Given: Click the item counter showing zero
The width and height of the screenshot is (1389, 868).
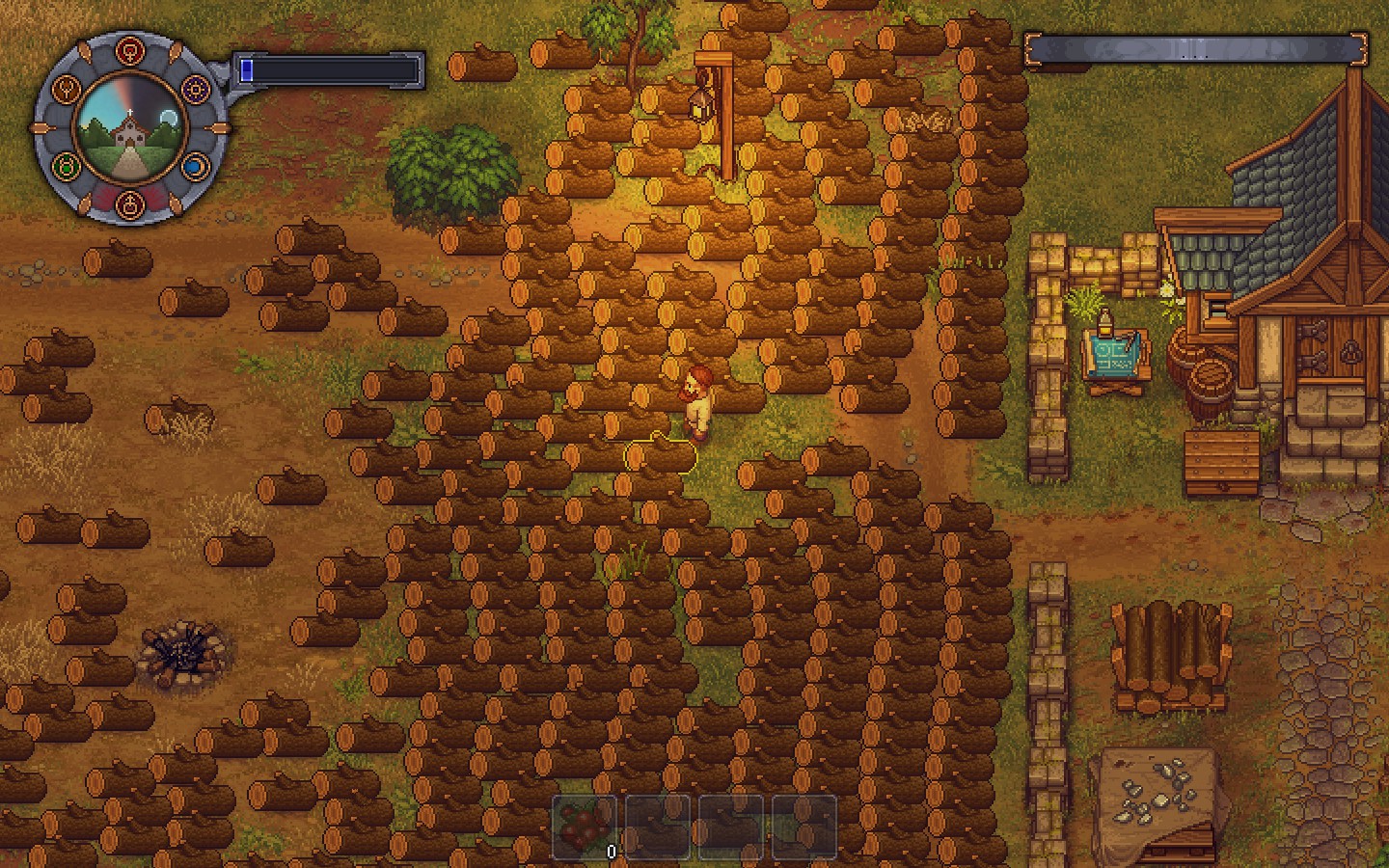Looking at the screenshot, I should (611, 853).
